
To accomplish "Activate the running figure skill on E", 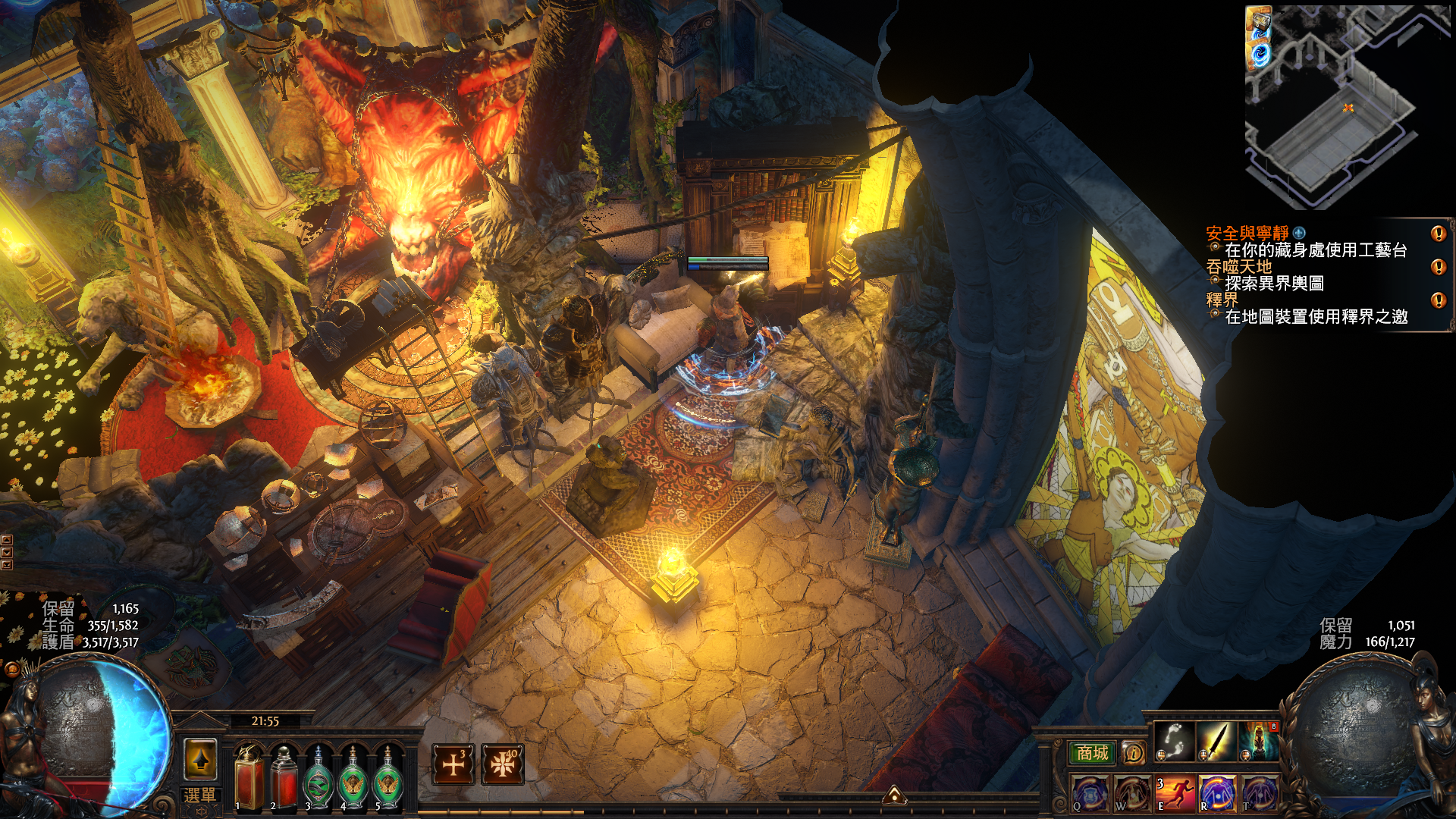I will pyautogui.click(x=1175, y=794).
